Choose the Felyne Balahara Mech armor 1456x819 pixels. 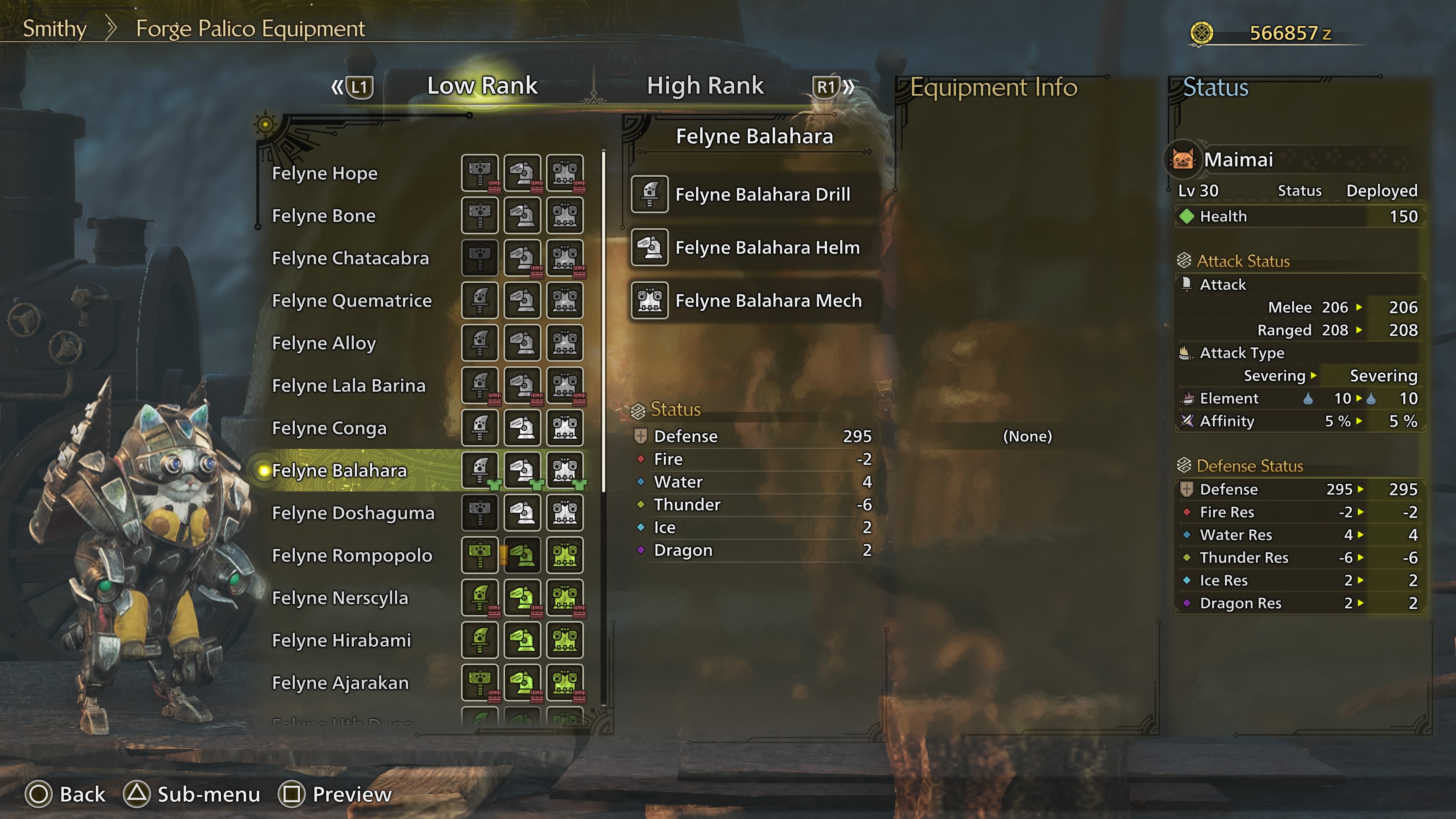click(768, 301)
